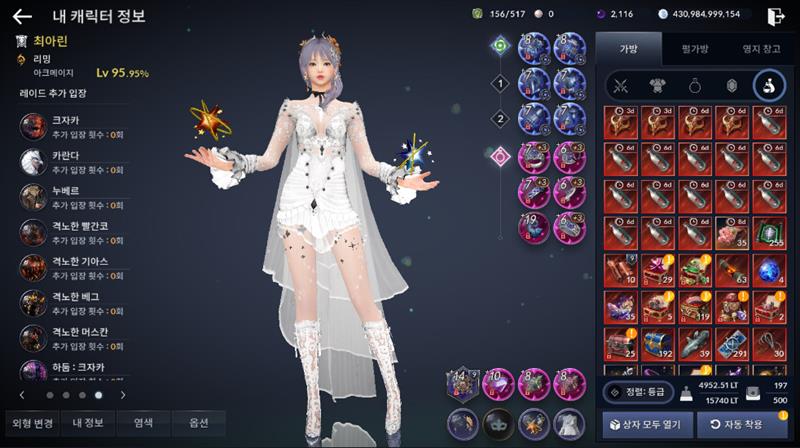Go back using the top-left arrow
Image resolution: width=800 pixels, height=448 pixels.
pyautogui.click(x=22, y=16)
